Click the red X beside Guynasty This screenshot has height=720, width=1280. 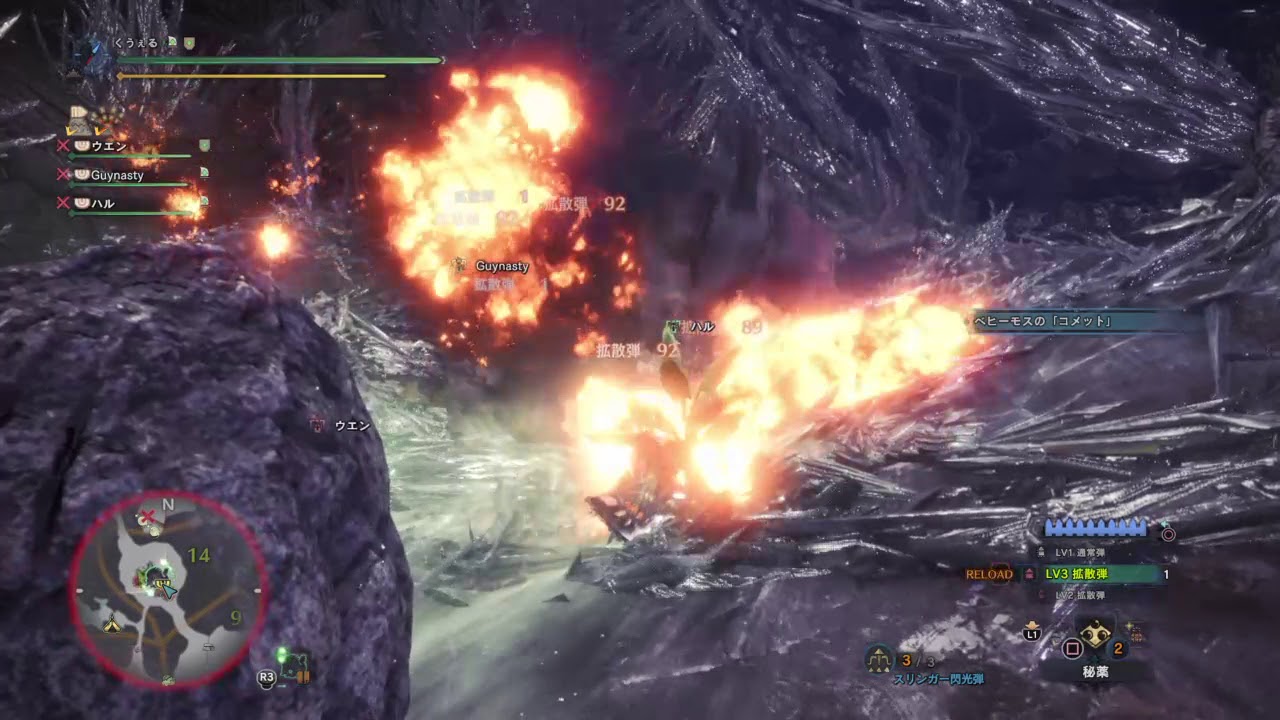click(63, 174)
